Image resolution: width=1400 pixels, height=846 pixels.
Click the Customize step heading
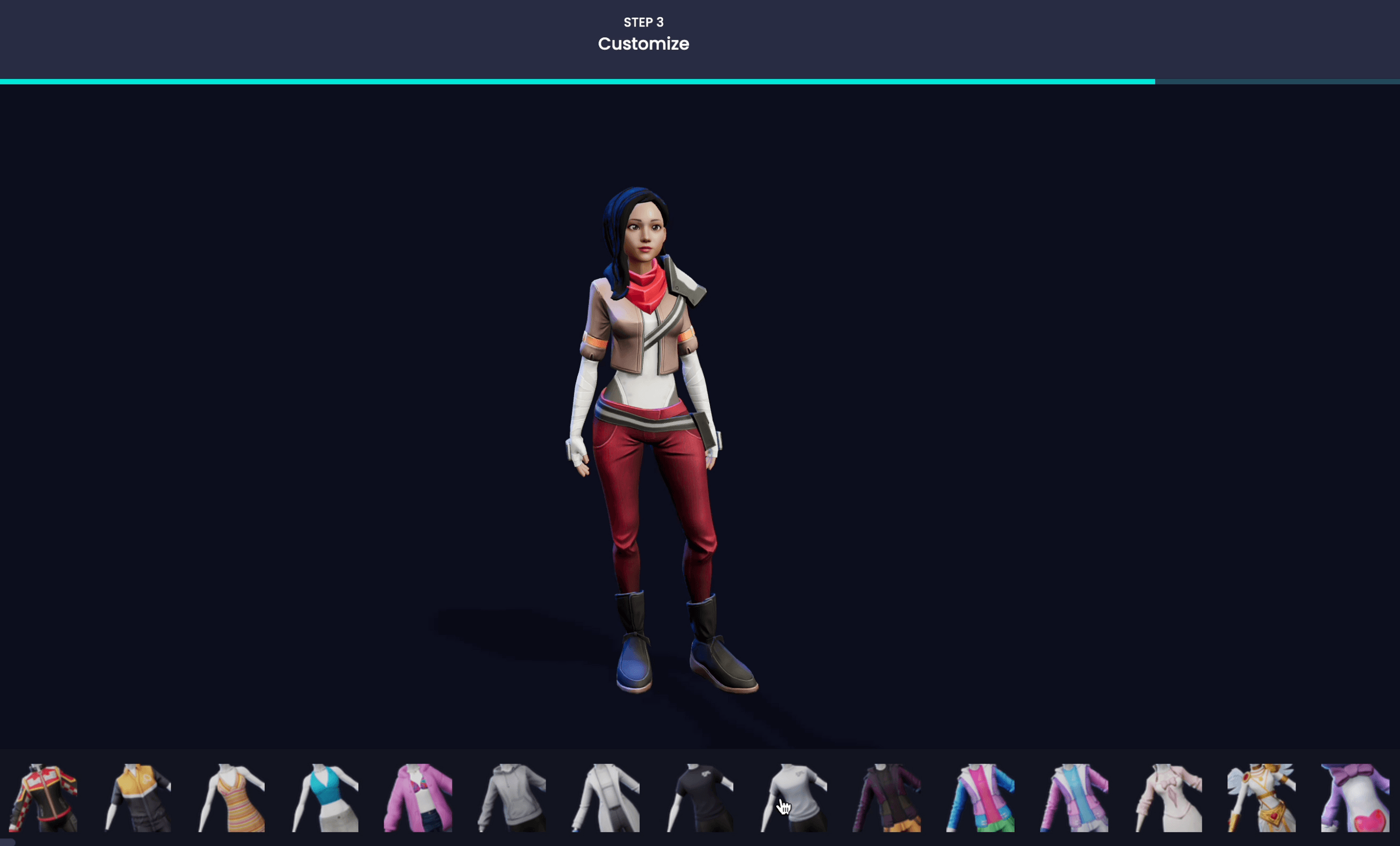tap(643, 44)
